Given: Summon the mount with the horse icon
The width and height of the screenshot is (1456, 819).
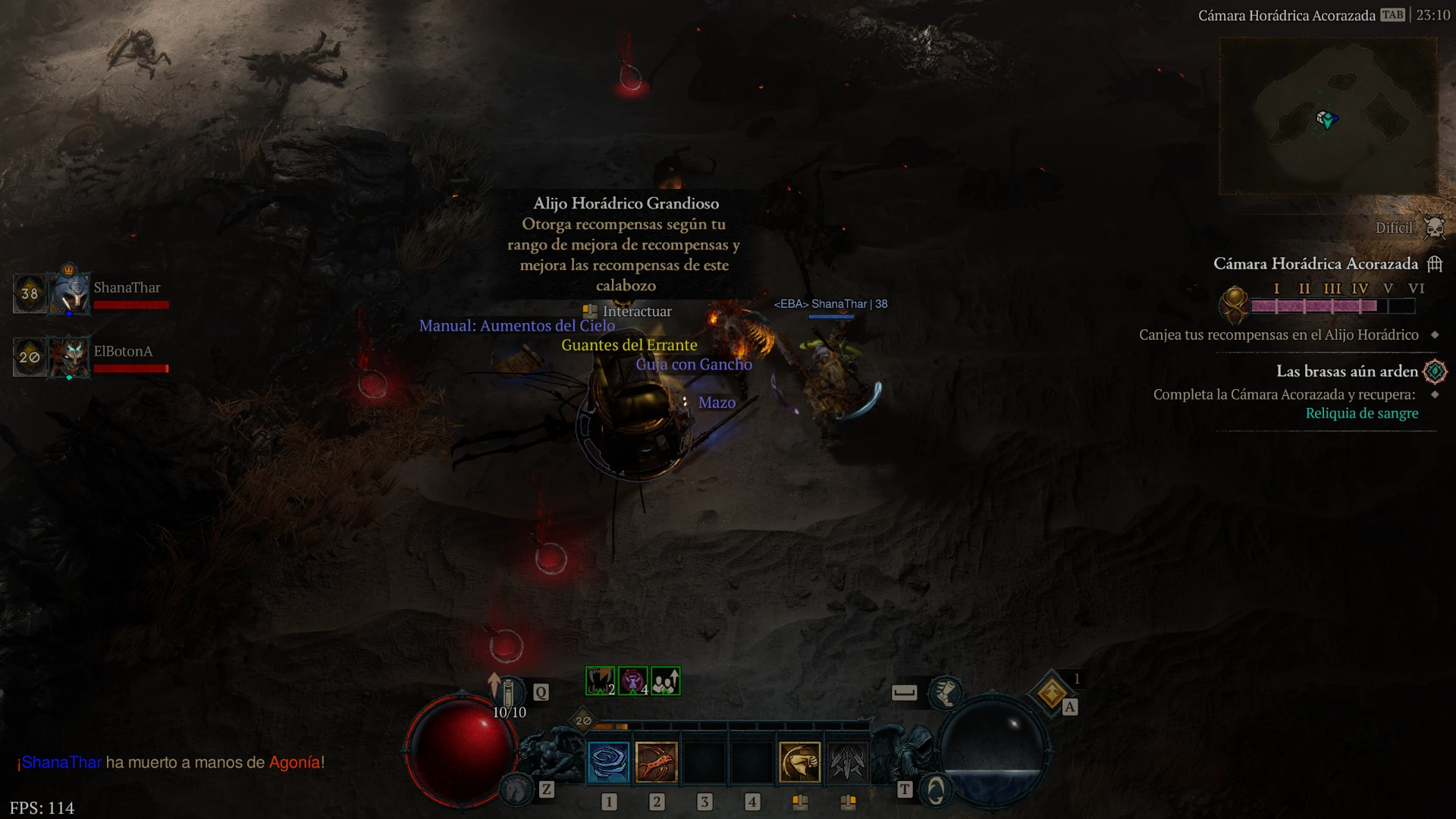Looking at the screenshot, I should (x=517, y=791).
